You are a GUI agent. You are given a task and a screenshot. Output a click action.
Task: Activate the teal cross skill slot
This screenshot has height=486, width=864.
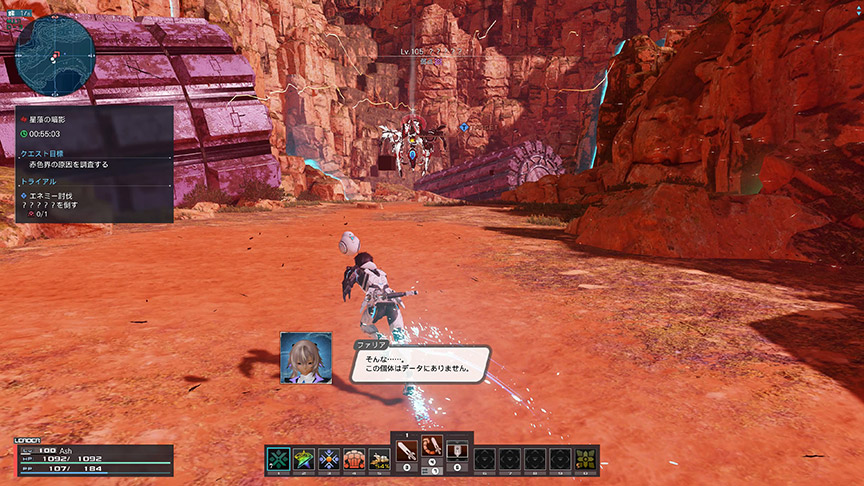pyautogui.click(x=279, y=459)
